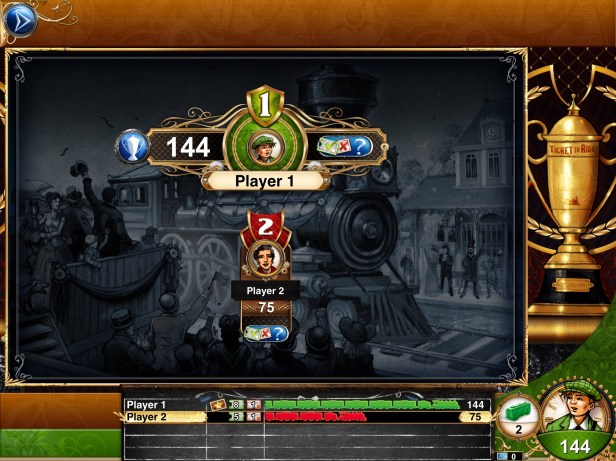Image resolution: width=616 pixels, height=461 pixels.
Task: Click the blue arrow continue button
Action: click(19, 20)
